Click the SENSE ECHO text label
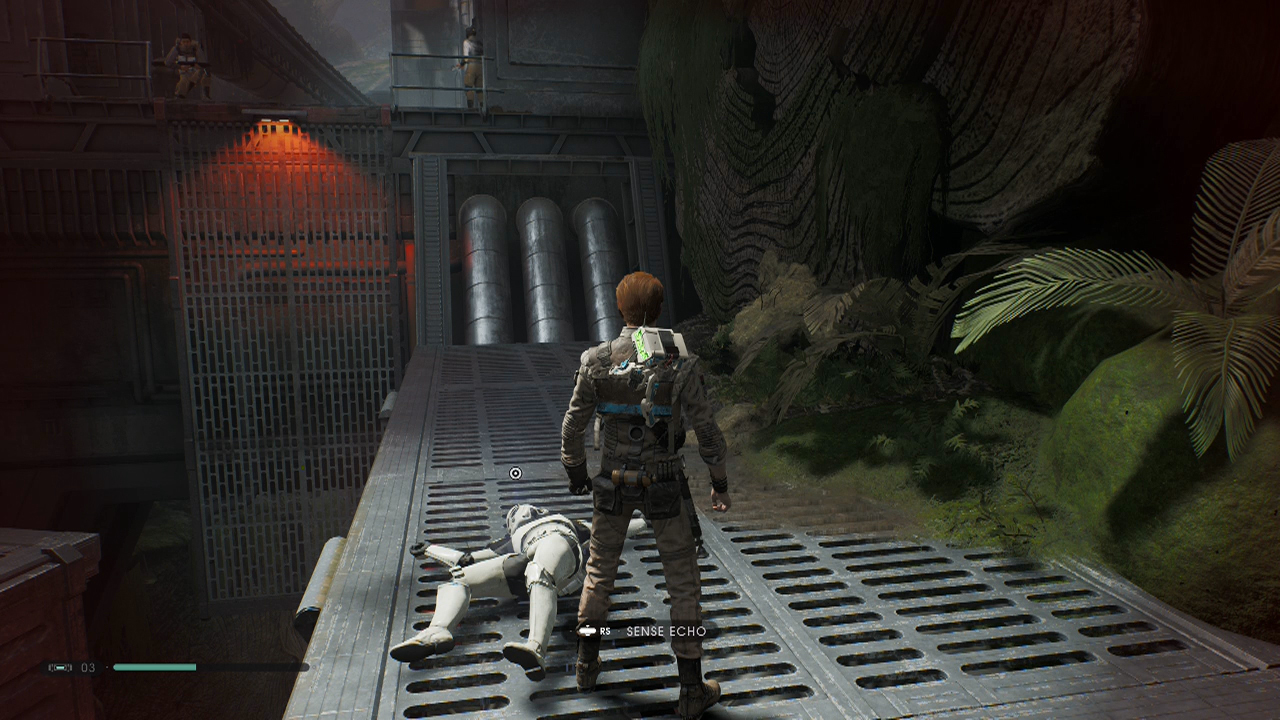This screenshot has height=720, width=1280. point(668,631)
